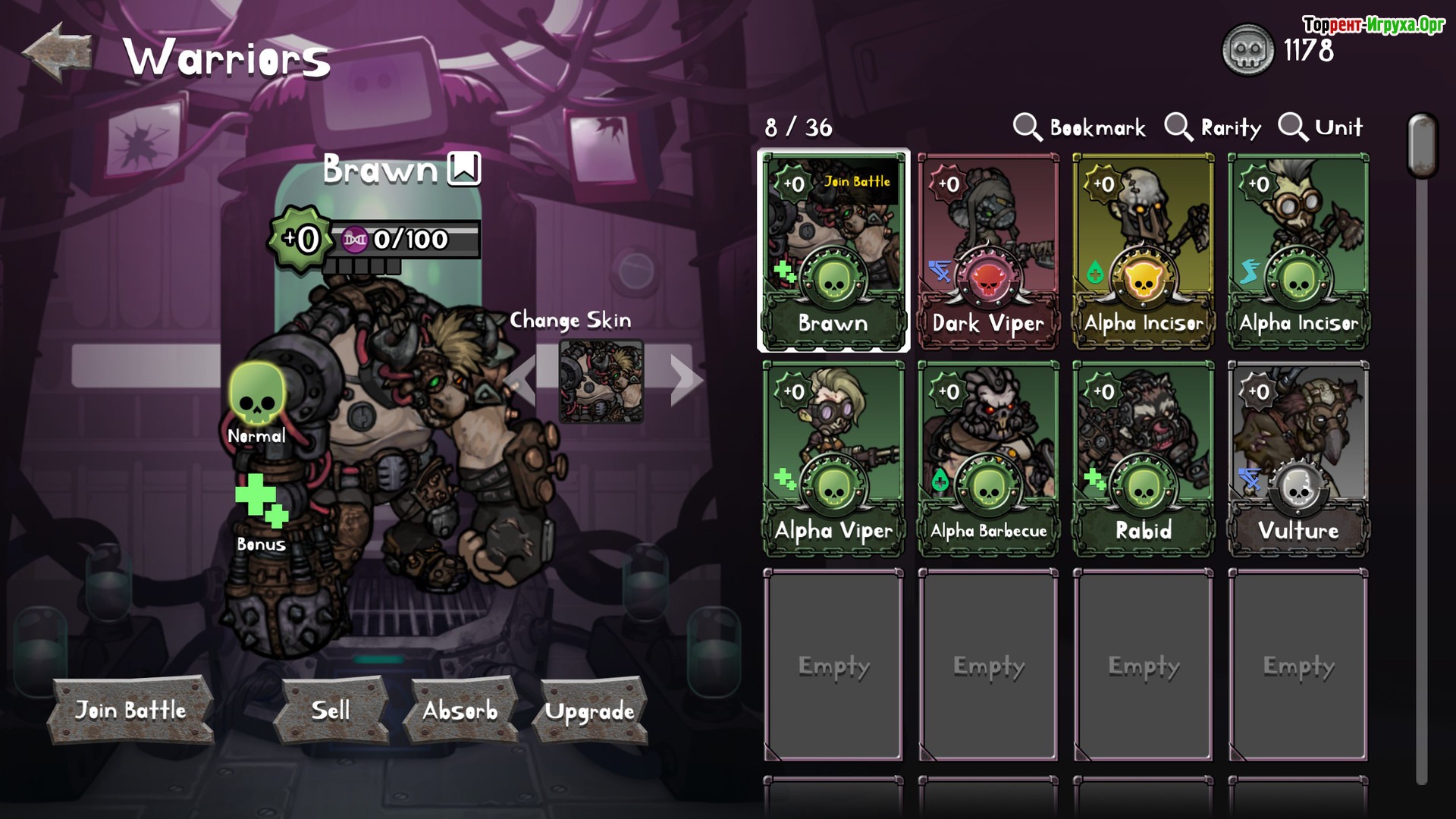Choose the Dark Viper card
1456x819 pixels.
988,251
